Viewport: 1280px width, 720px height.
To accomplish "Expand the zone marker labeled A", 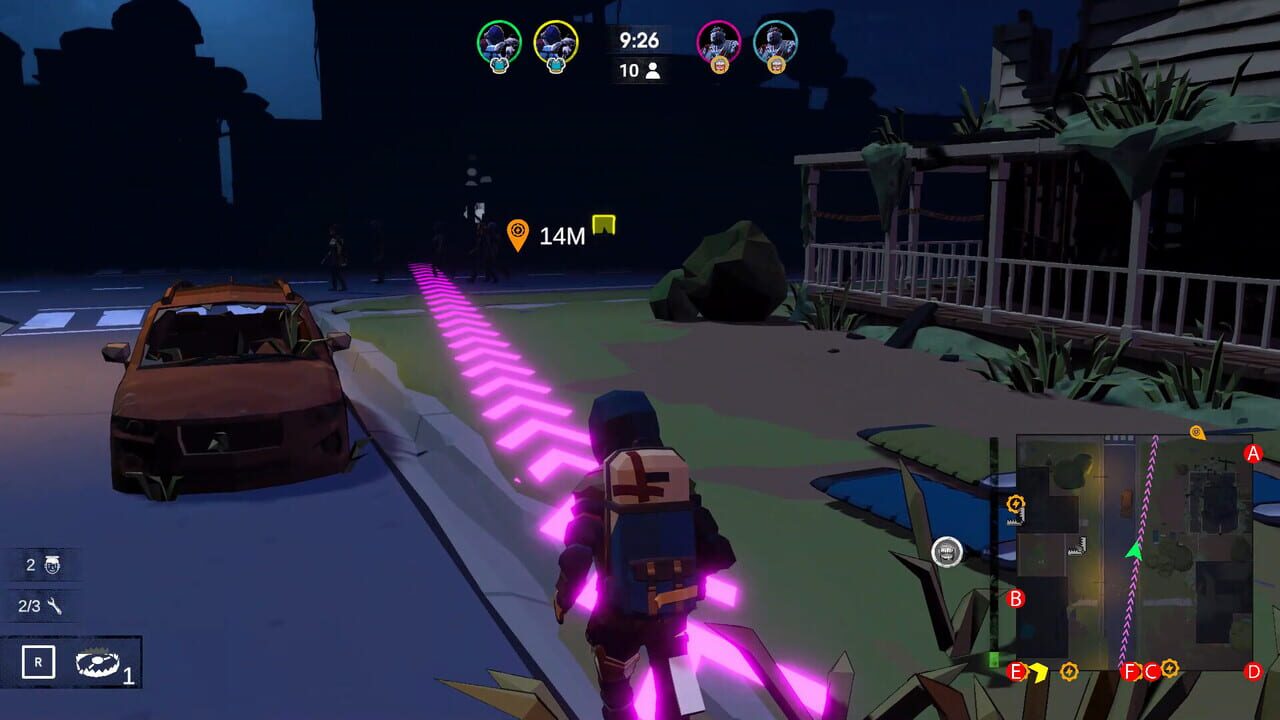I will pos(1253,453).
